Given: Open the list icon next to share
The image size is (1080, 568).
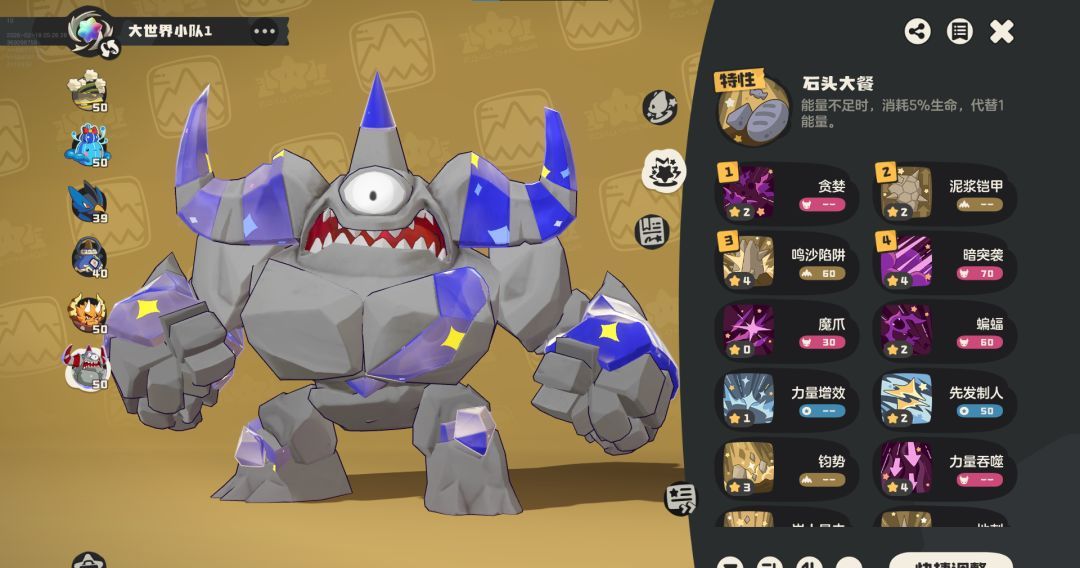Looking at the screenshot, I should pos(959,31).
